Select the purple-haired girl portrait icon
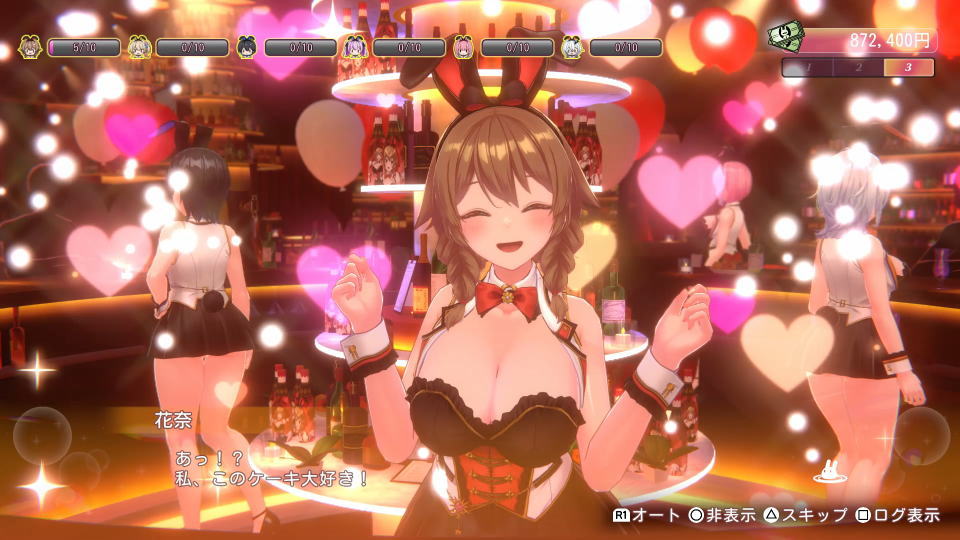Screen dimensions: 960x540 coord(356,47)
